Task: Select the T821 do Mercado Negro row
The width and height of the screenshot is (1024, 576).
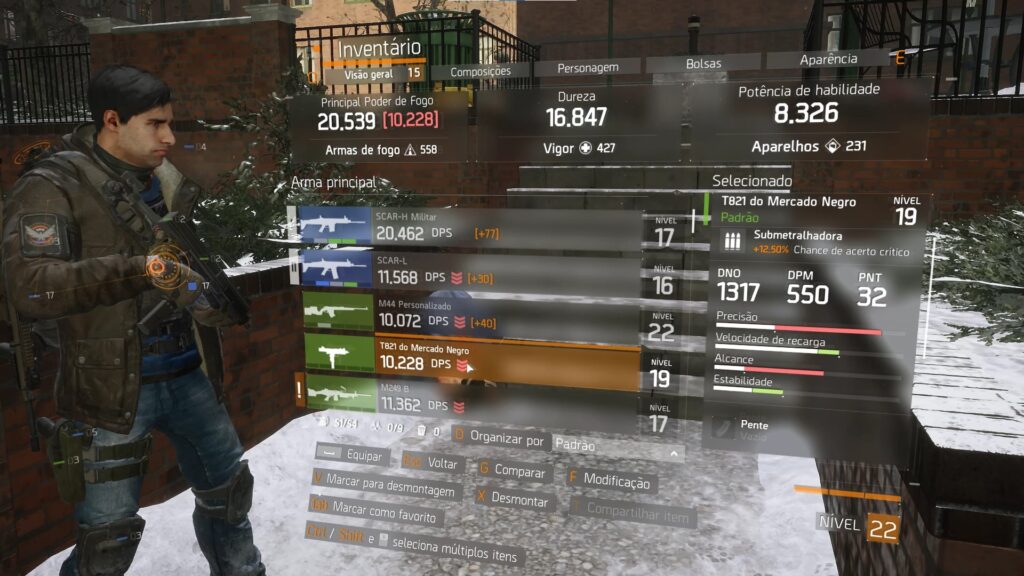Action: (x=471, y=358)
